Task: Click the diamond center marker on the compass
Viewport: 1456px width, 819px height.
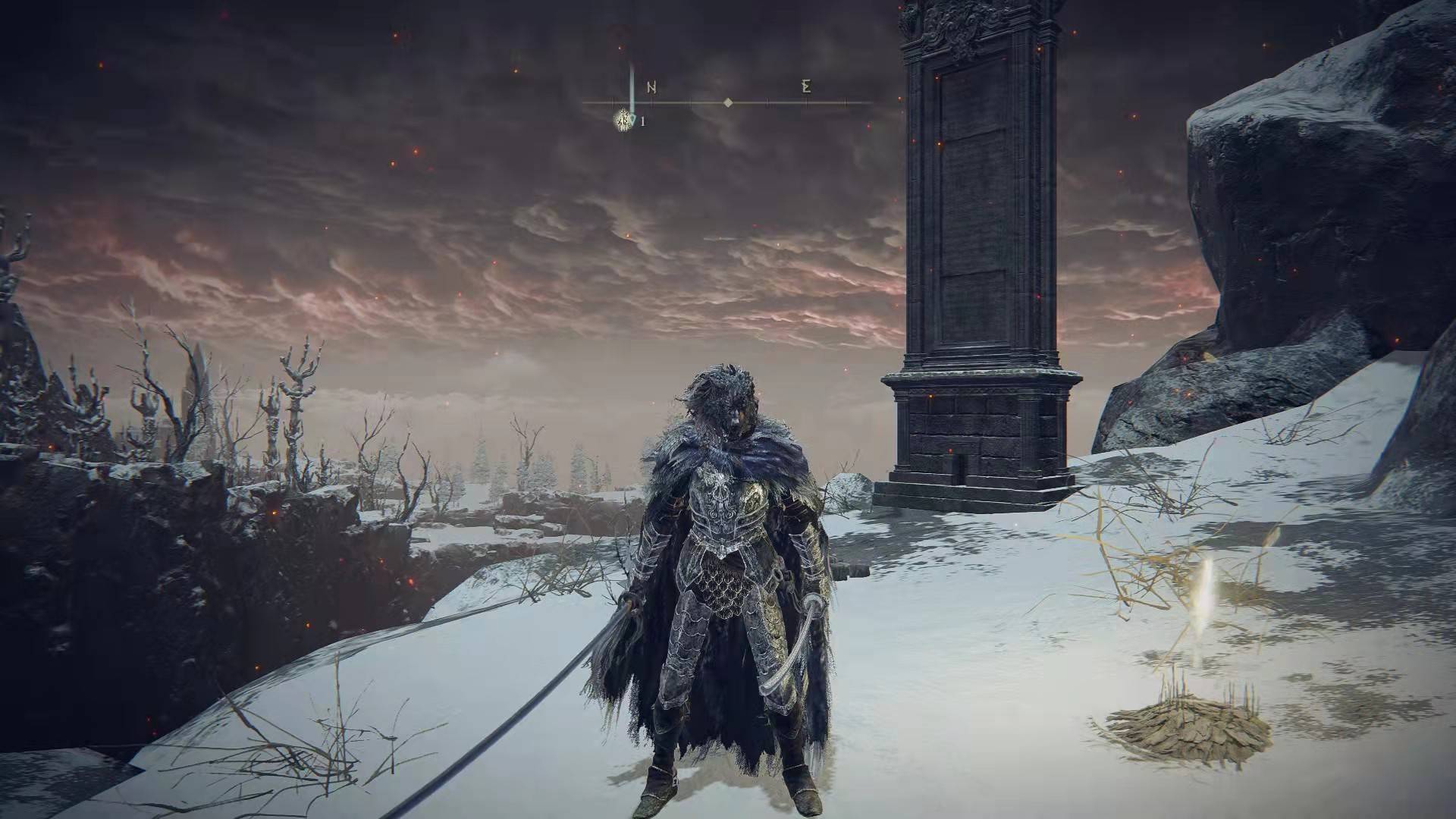Action: (728, 102)
